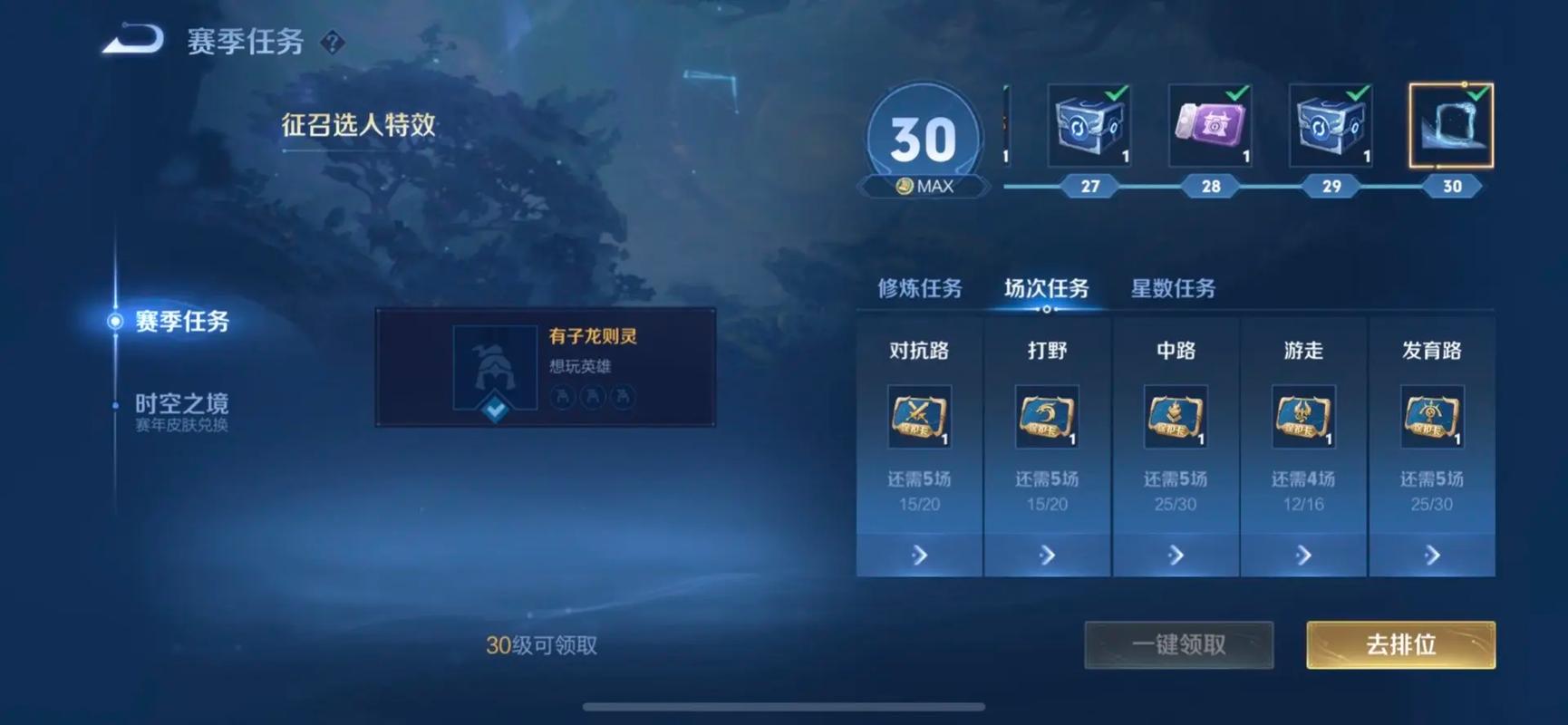Click the 游走 guardian card icon
This screenshot has width=1568, height=725.
pyautogui.click(x=1304, y=419)
